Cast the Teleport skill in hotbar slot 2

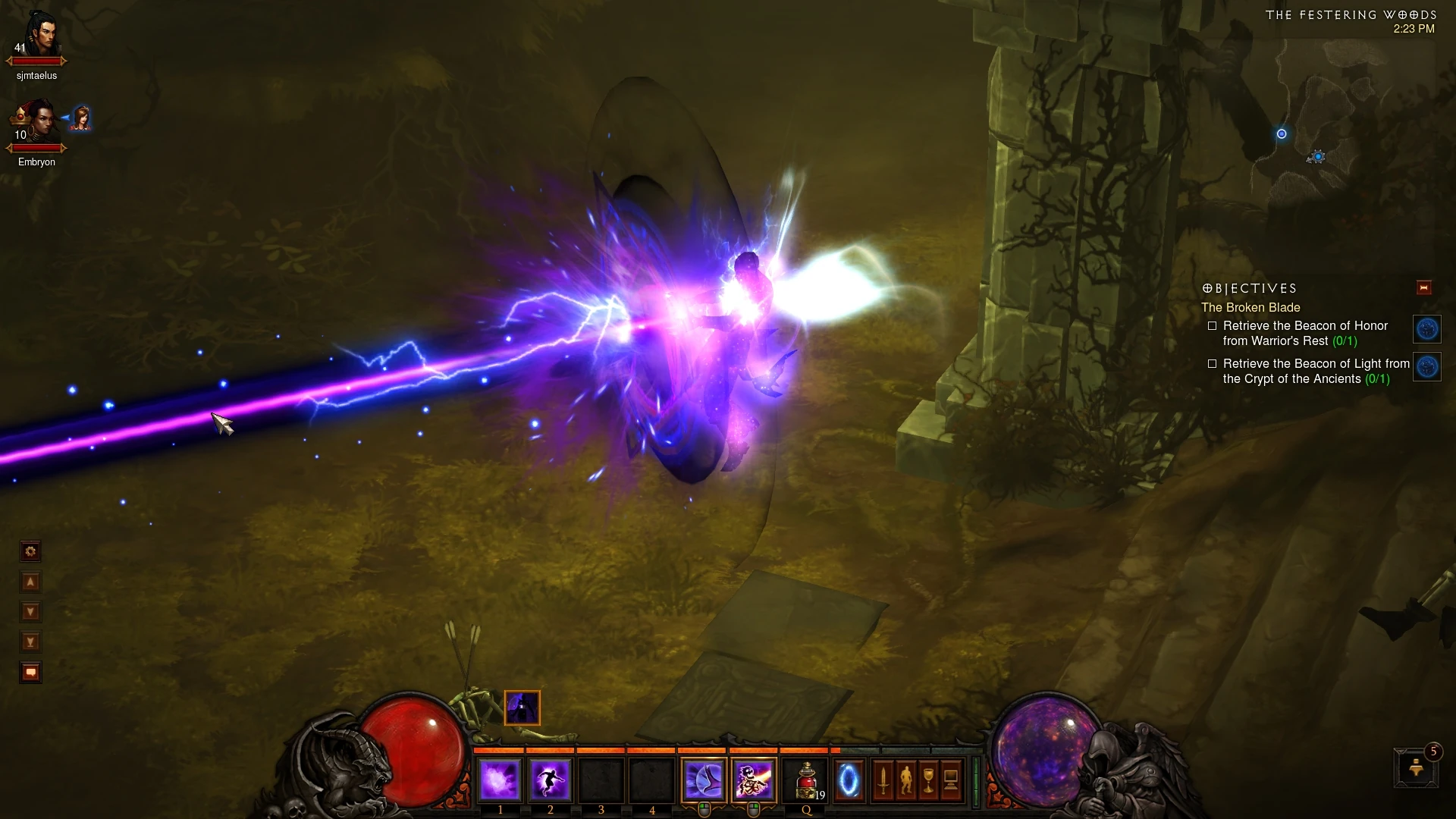[x=549, y=780]
